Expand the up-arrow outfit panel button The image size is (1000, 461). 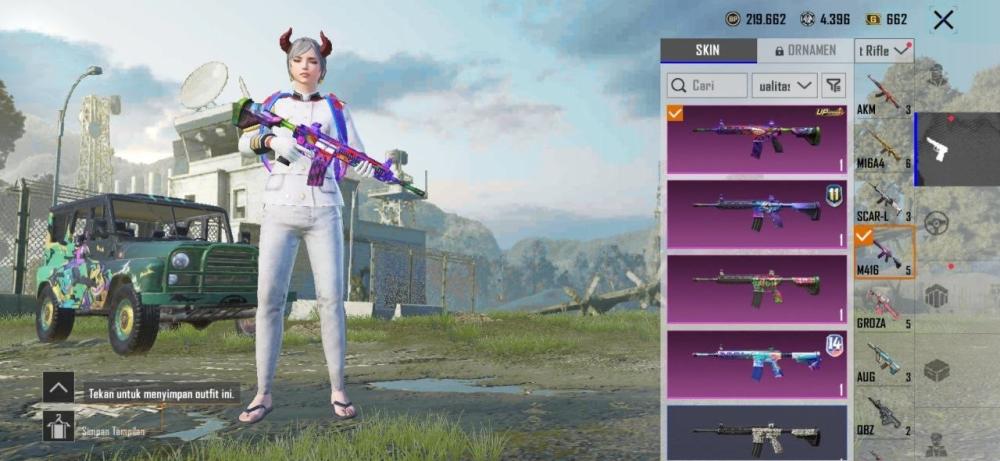(x=58, y=388)
